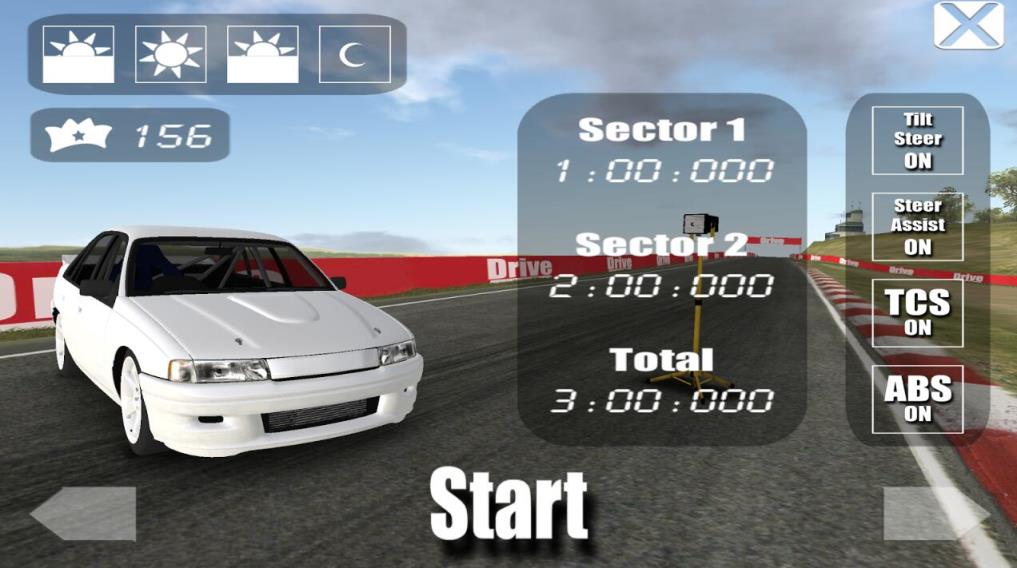Toggle Steer Assist option
This screenshot has width=1017, height=568.
tap(917, 227)
